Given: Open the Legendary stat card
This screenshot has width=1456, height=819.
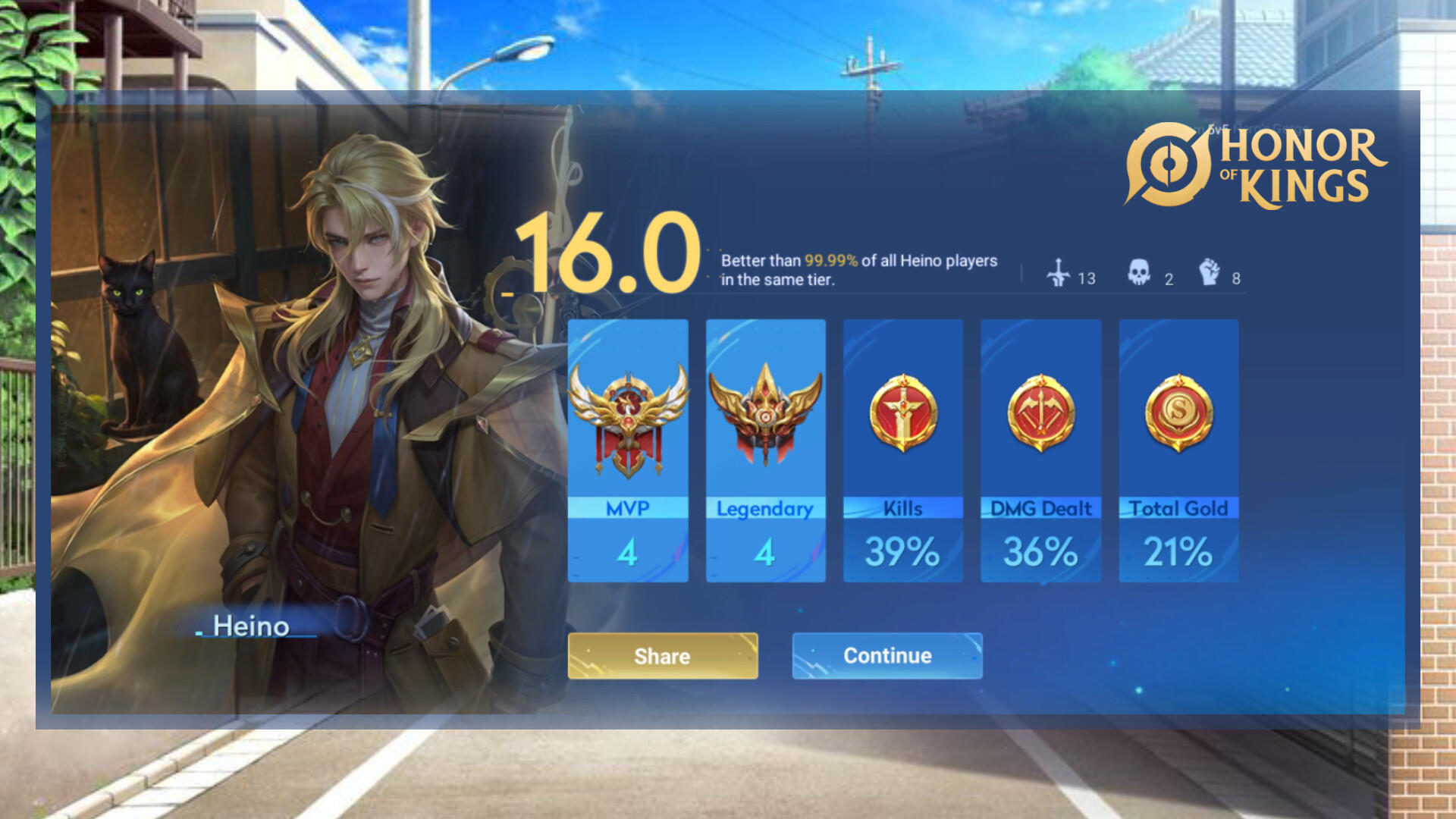Looking at the screenshot, I should (765, 451).
